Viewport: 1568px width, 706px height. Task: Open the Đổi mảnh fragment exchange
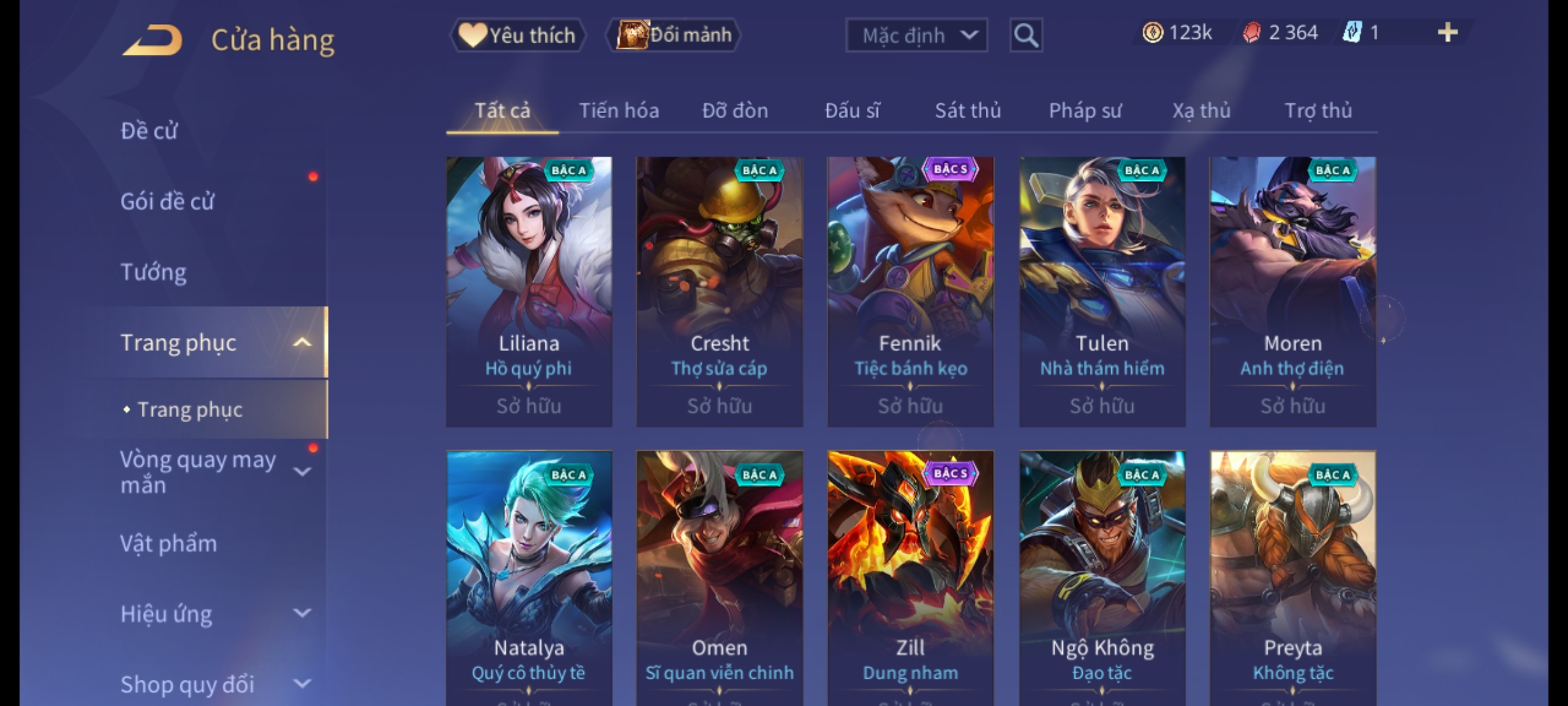[x=674, y=35]
